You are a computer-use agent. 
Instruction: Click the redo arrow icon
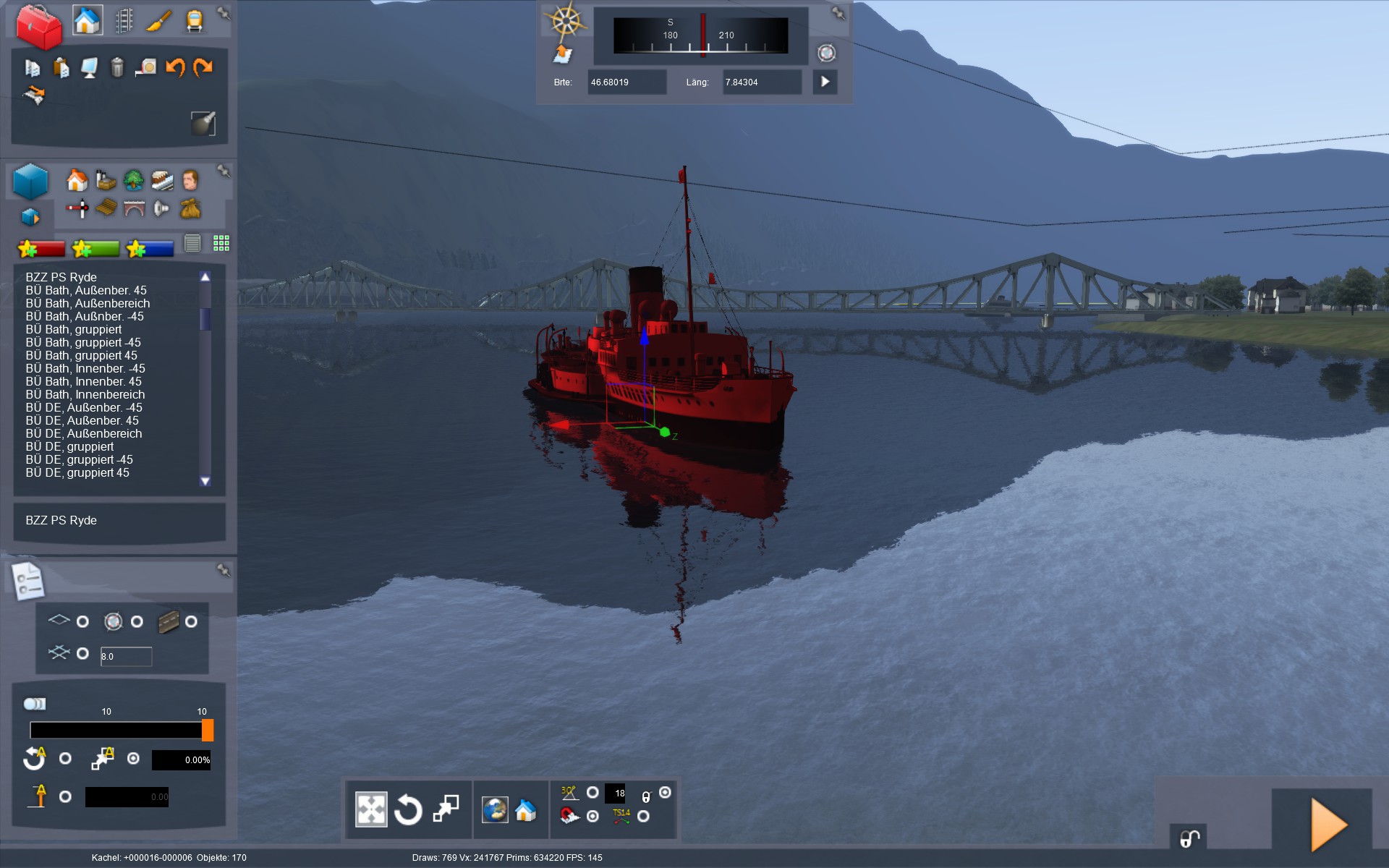click(x=203, y=67)
